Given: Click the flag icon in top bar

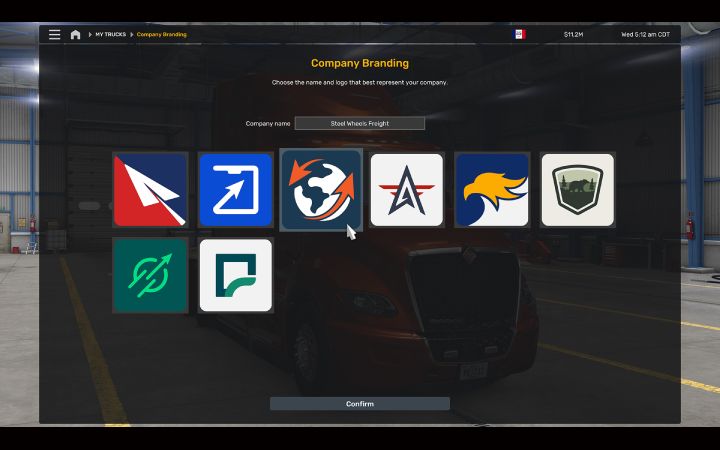Looking at the screenshot, I should coord(519,34).
